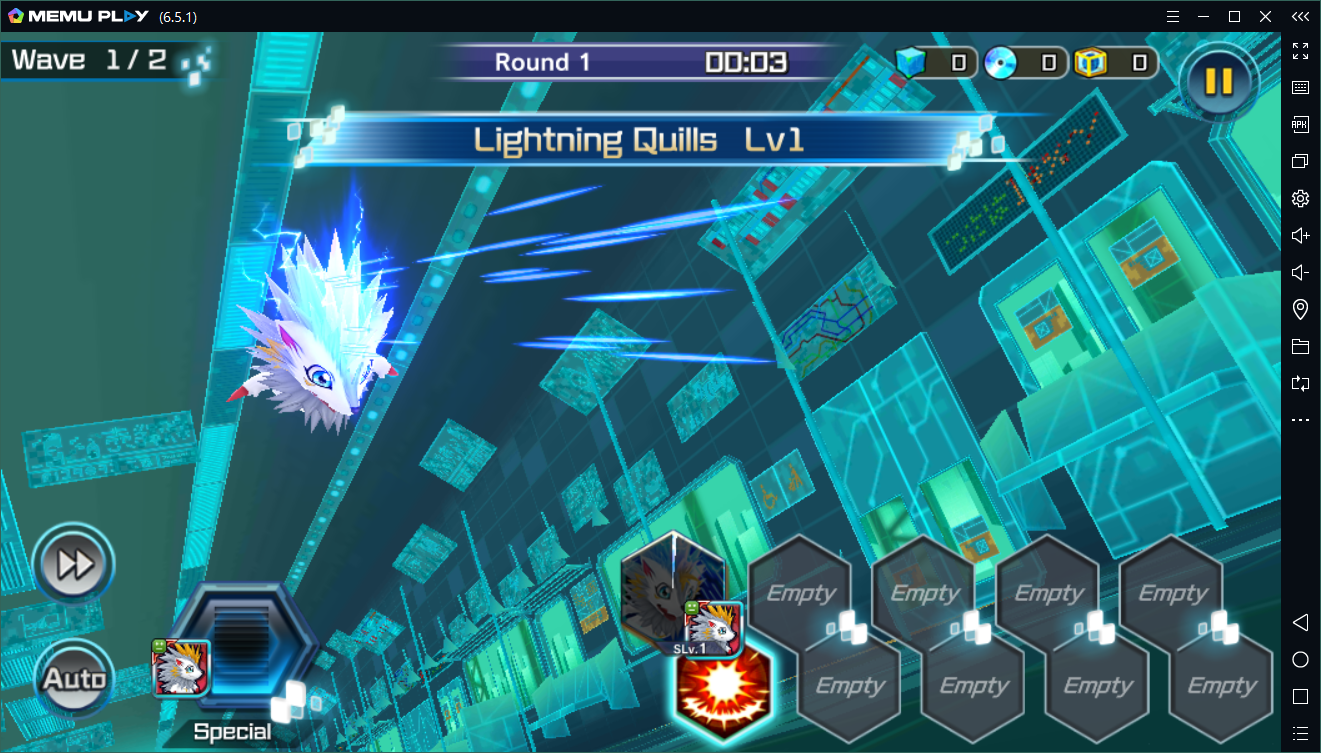Open the MEmu hamburger menu

pyautogui.click(x=1173, y=16)
